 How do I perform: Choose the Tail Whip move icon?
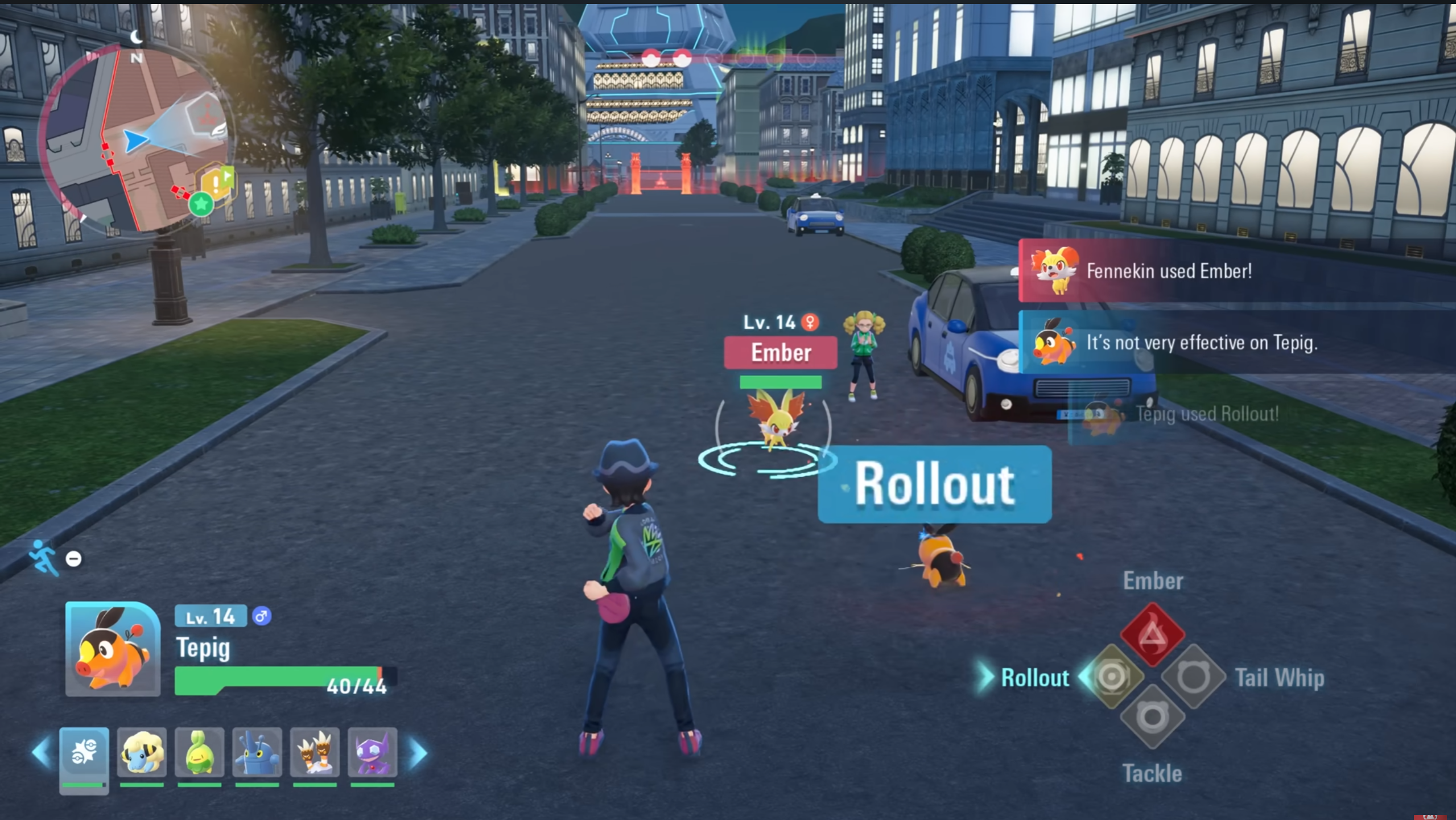pyautogui.click(x=1193, y=677)
